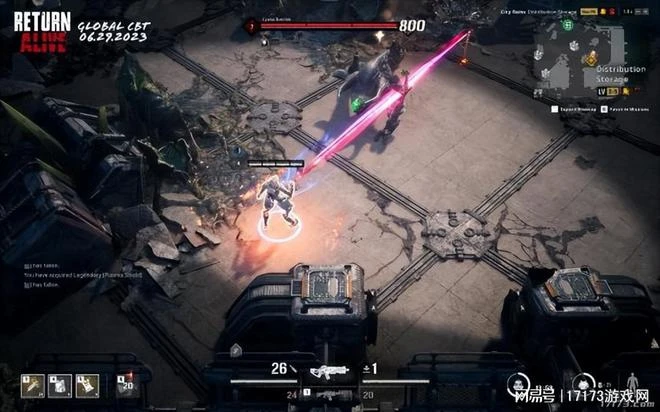The height and width of the screenshot is (412, 660).
Task: Select the equipped rifle weapon icon
Action: pos(327,371)
